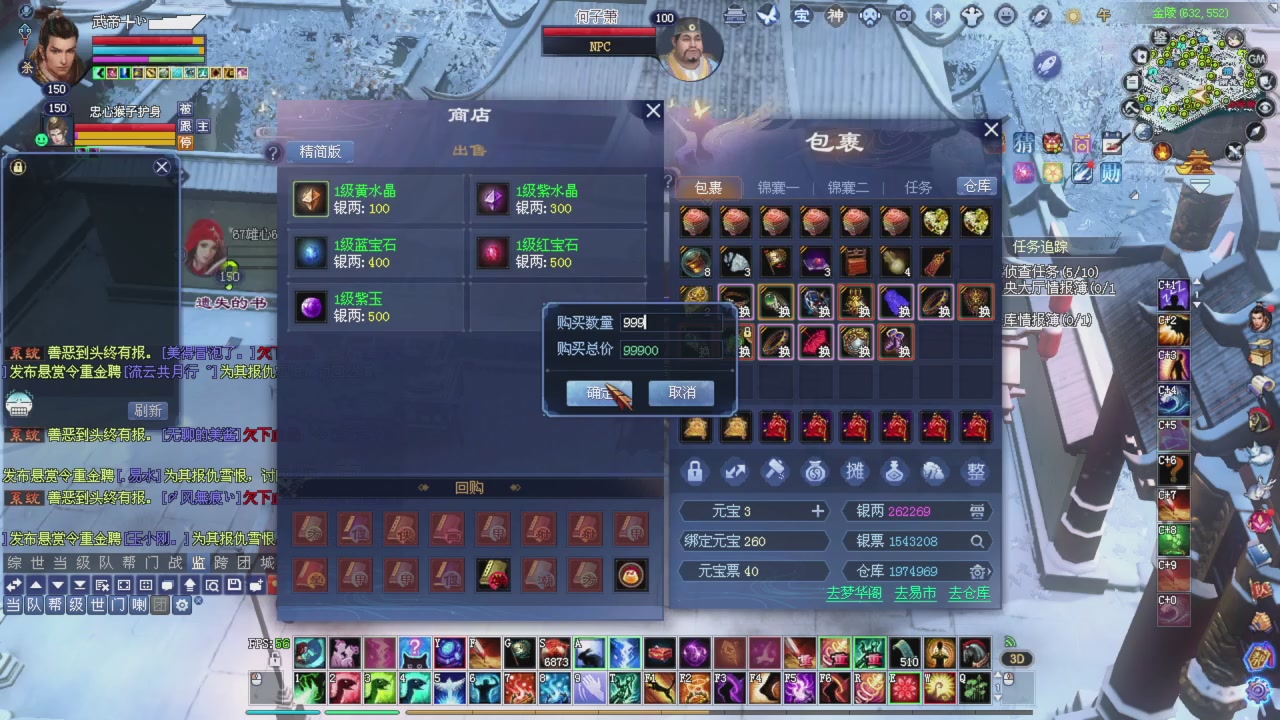Toggle the dimmed 团 chat channel button
Screen dimensions: 1280x720
[x=161, y=605]
